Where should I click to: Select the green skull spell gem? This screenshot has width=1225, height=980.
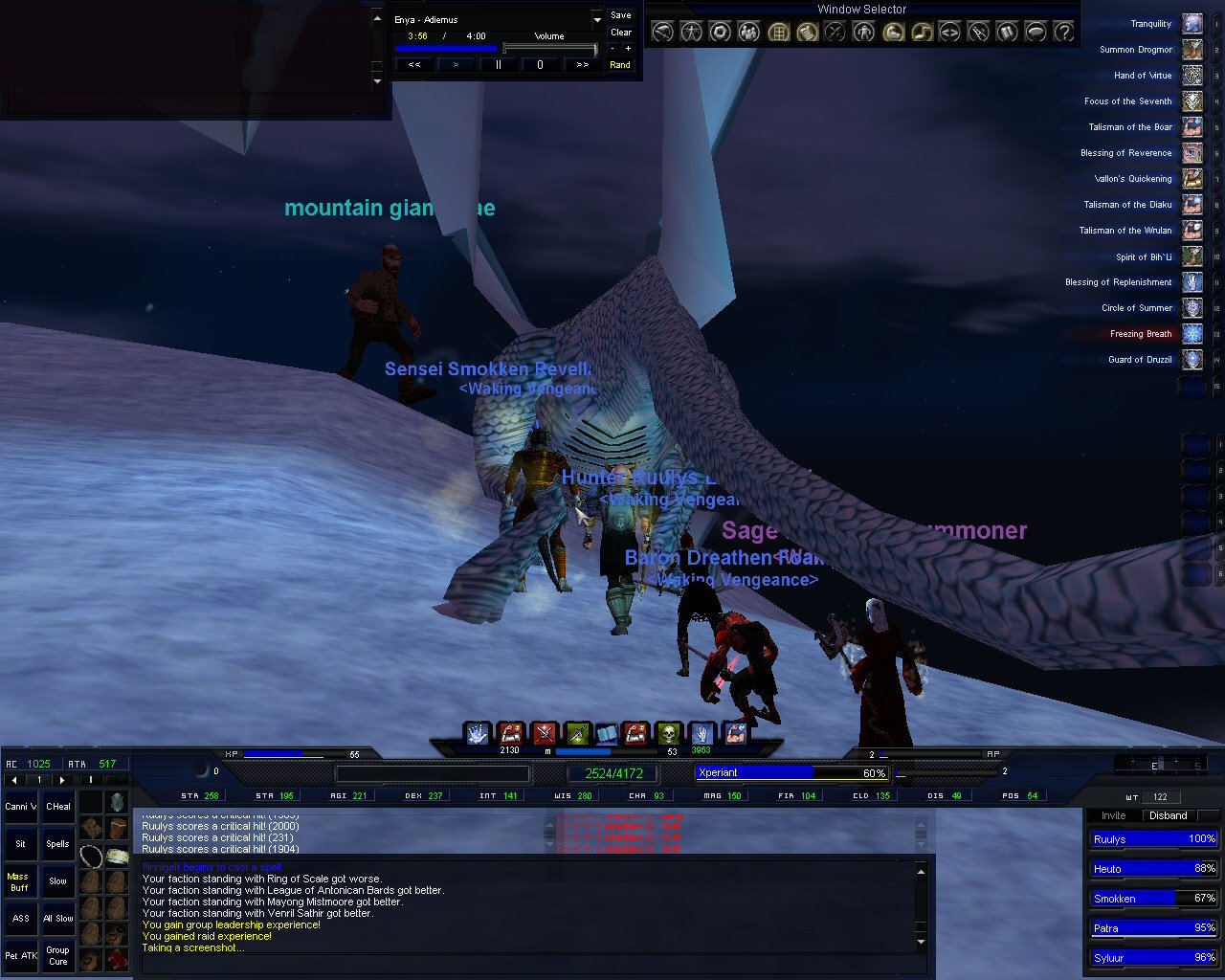pos(669,734)
